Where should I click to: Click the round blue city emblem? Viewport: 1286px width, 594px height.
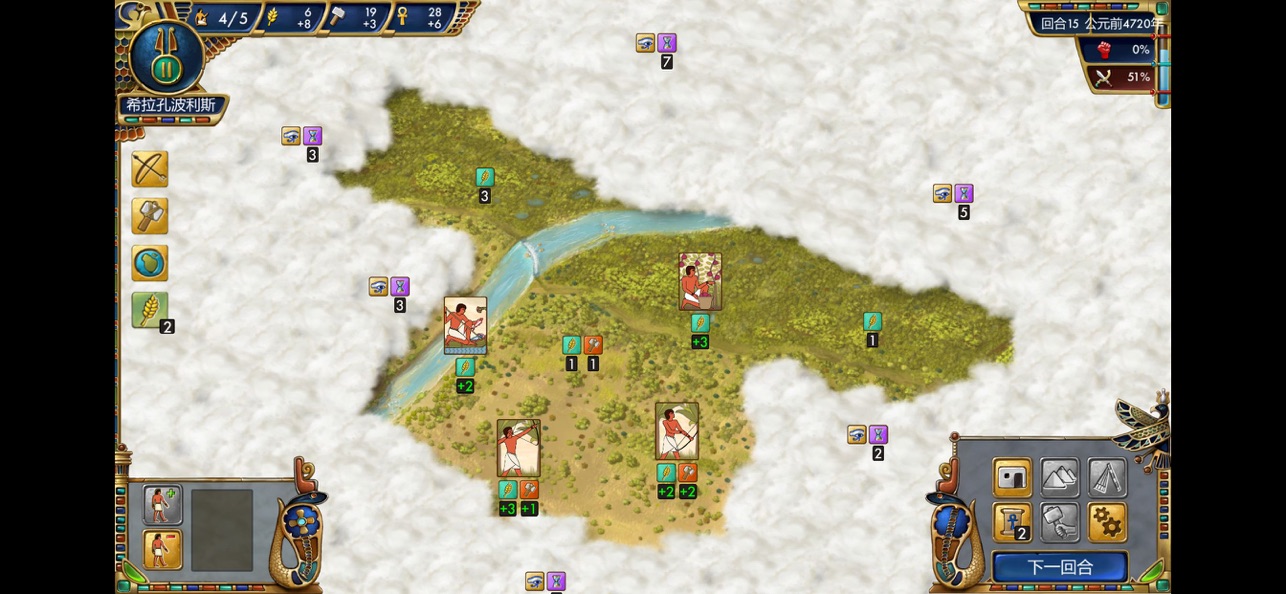[166, 57]
